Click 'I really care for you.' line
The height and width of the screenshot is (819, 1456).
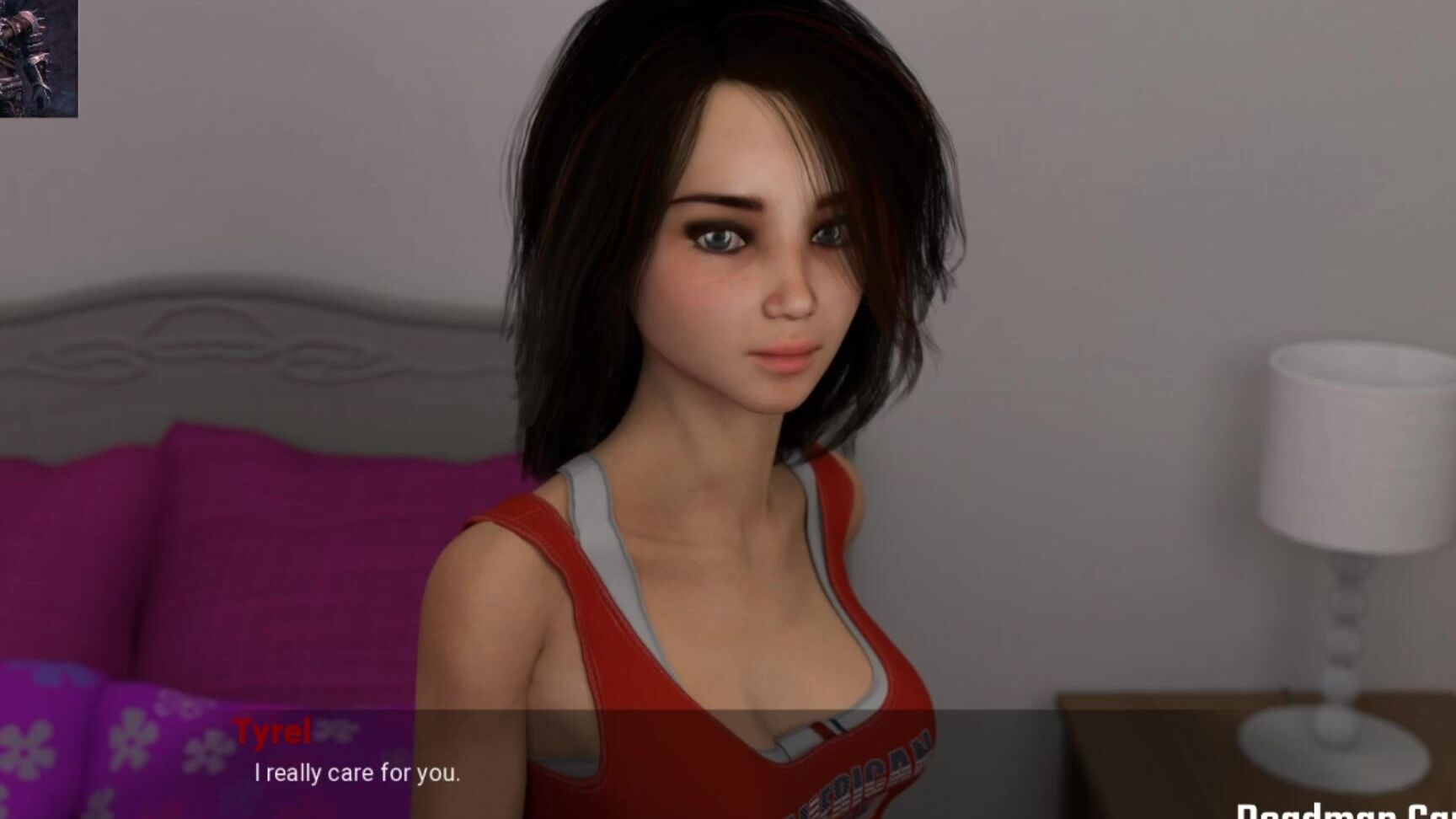[357, 773]
